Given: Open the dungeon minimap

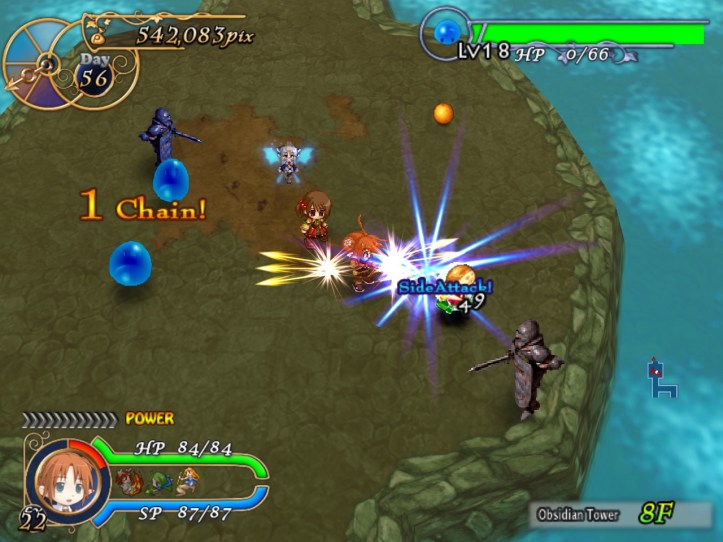Looking at the screenshot, I should 661,378.
